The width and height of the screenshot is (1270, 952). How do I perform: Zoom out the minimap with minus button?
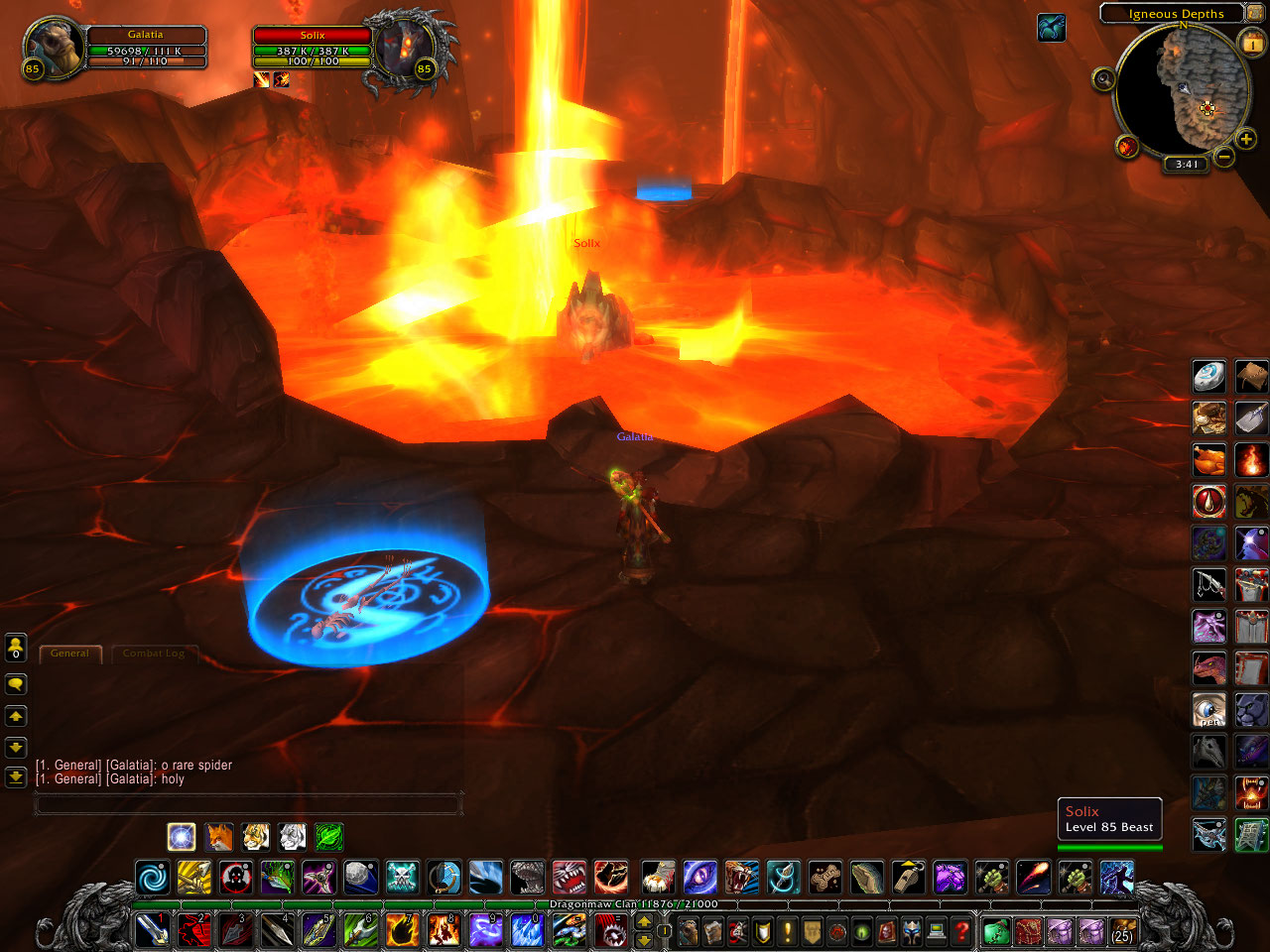click(1224, 157)
